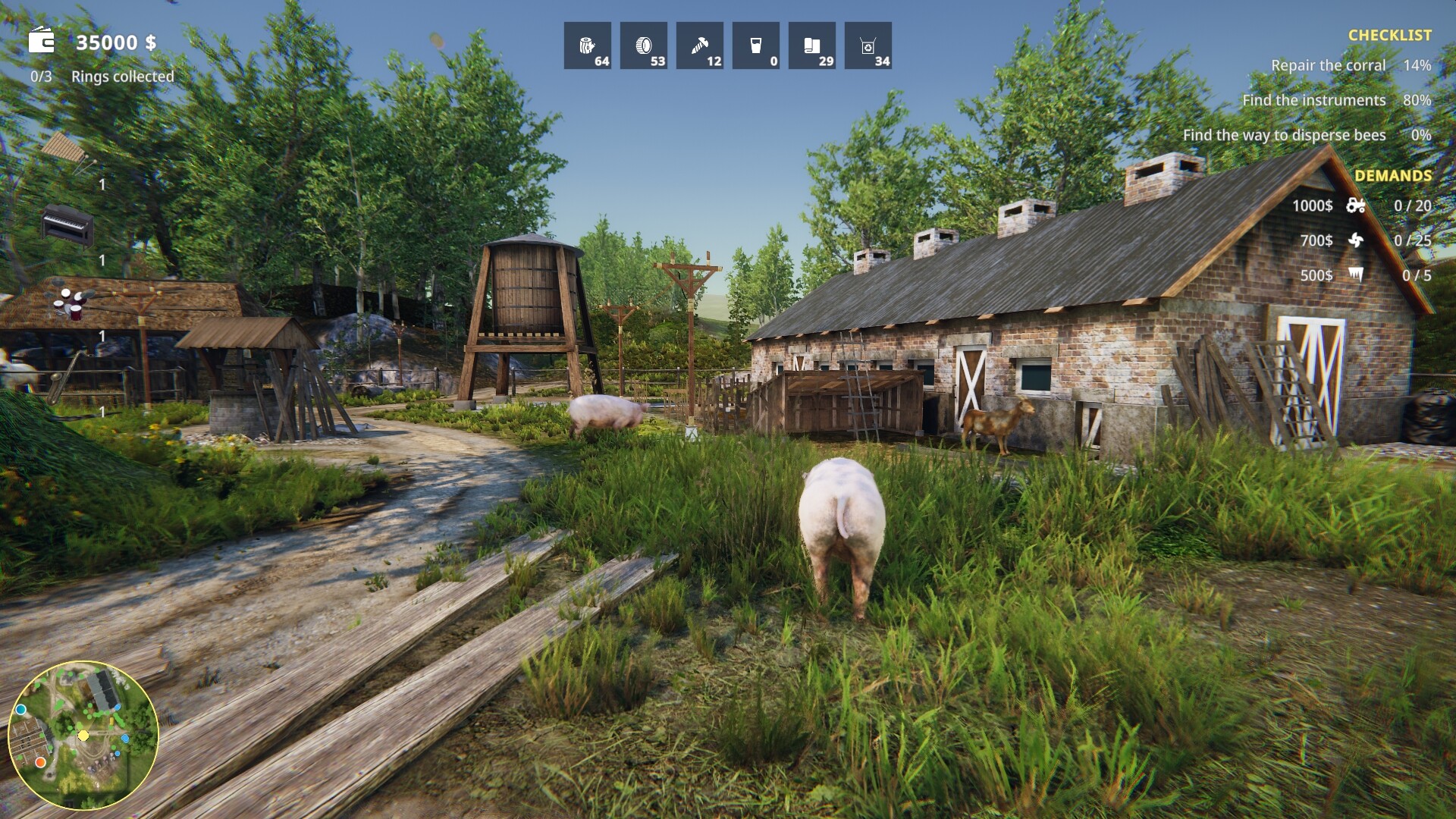This screenshot has width=1456, height=819.
Task: Expand the Demands section heading
Action: pos(1394,174)
